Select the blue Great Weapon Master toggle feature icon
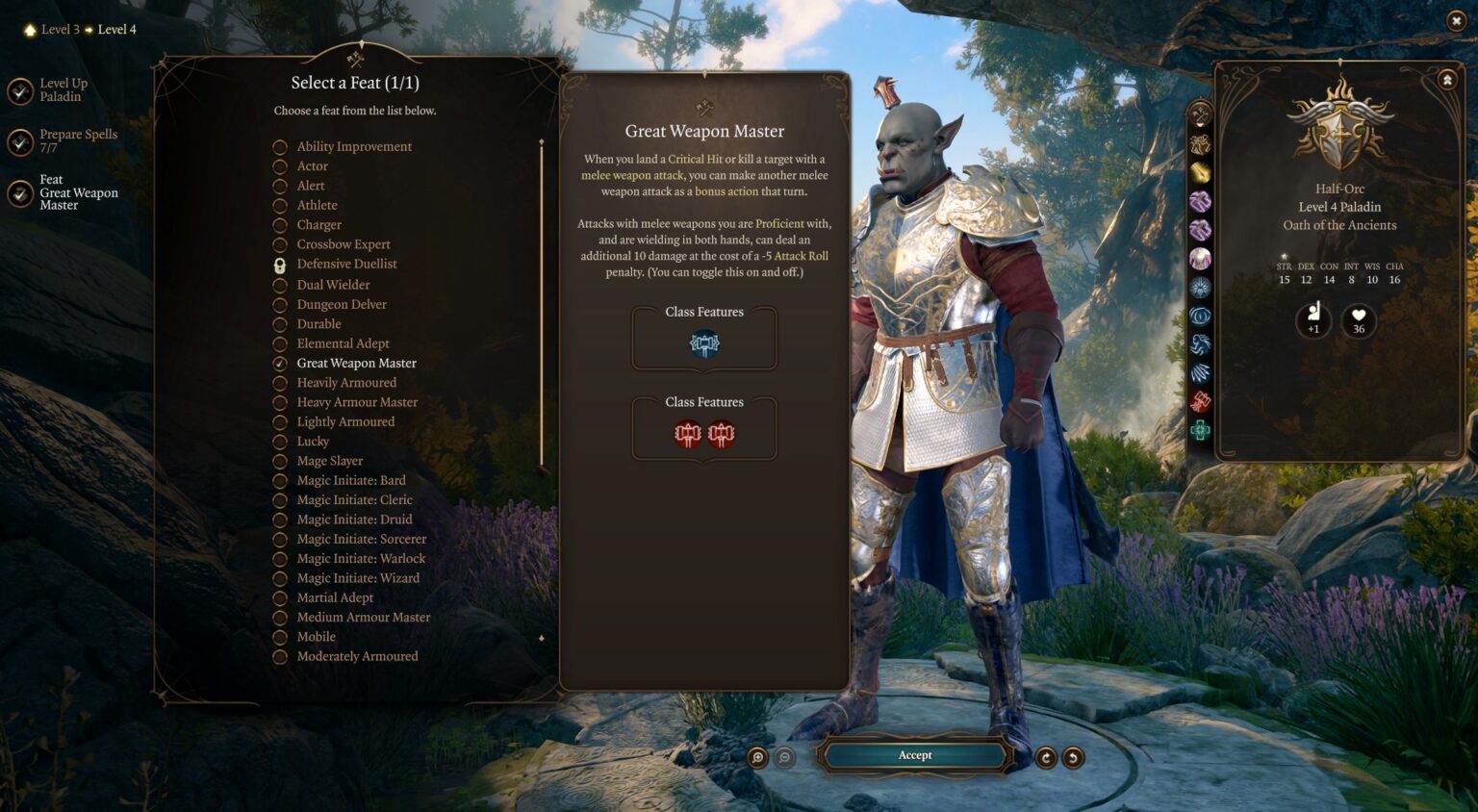 tap(703, 343)
